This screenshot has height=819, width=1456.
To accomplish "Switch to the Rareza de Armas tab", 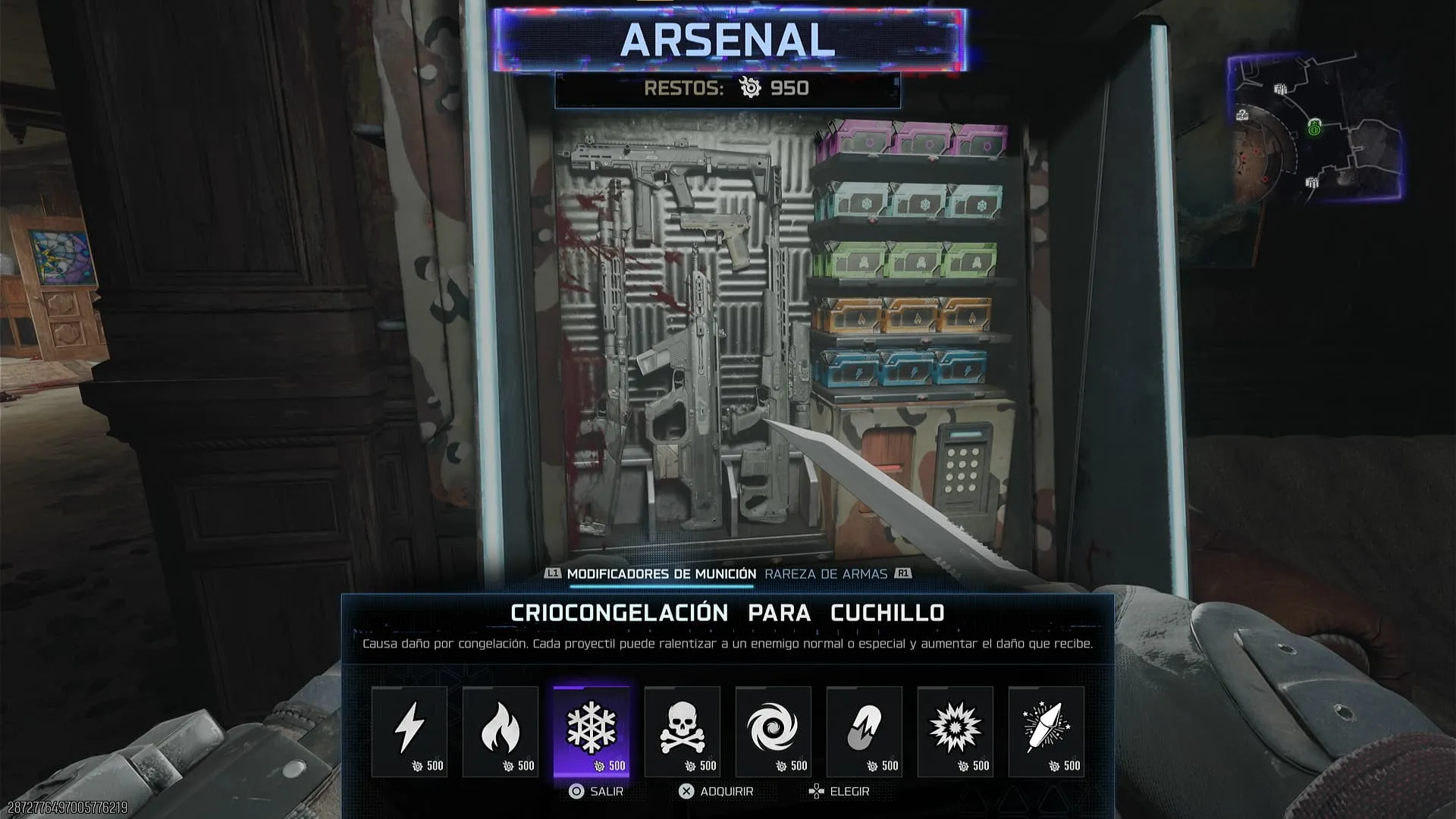I will (x=826, y=574).
